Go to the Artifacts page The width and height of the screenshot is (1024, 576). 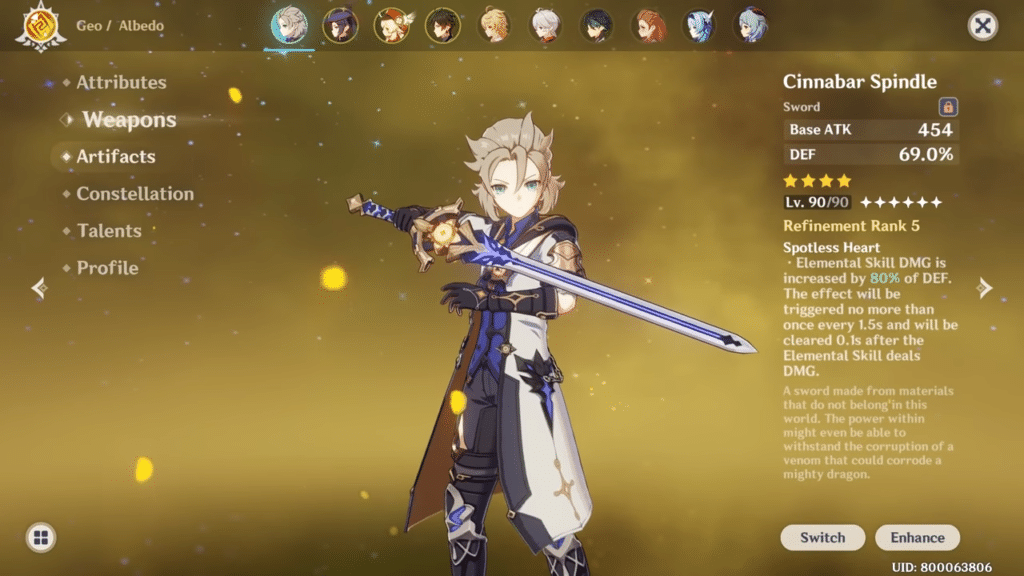(x=116, y=157)
